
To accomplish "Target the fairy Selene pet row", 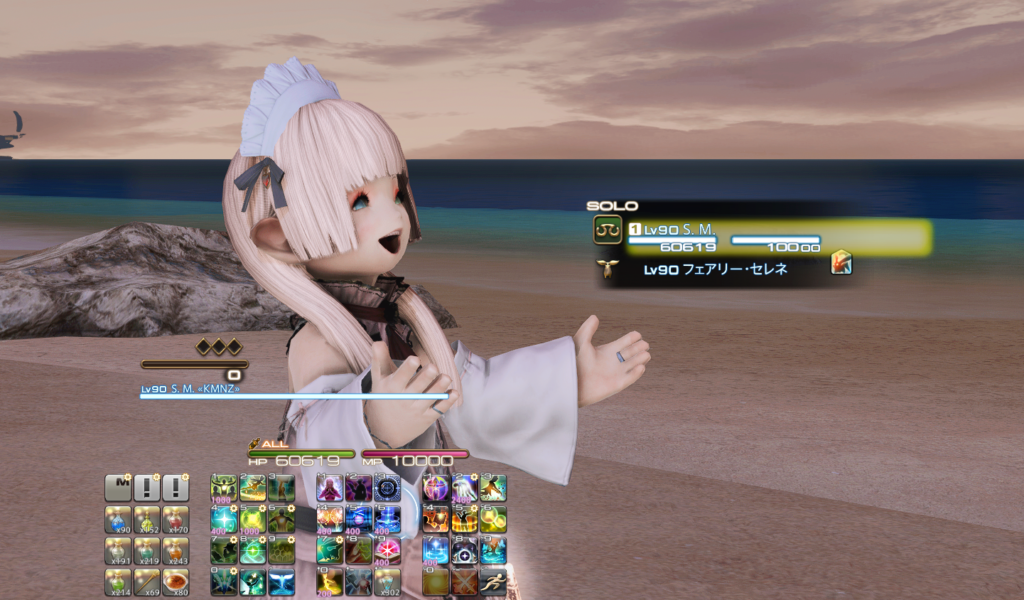I will click(715, 268).
